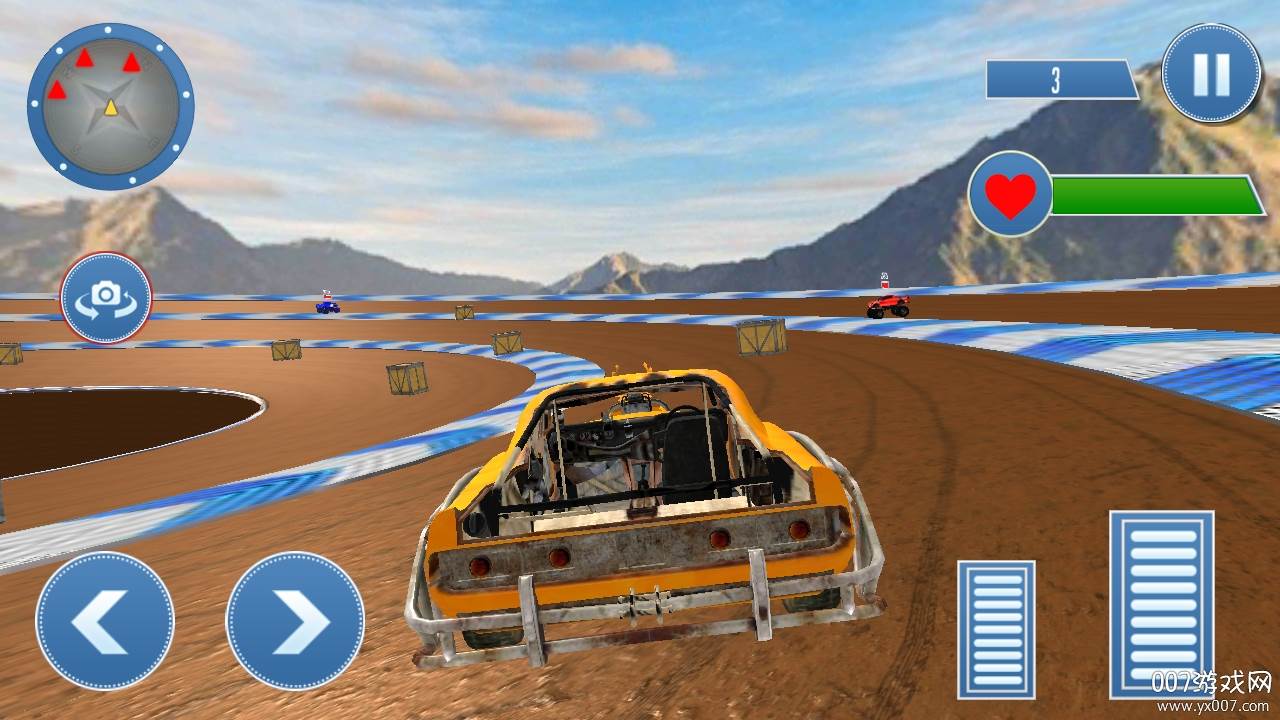Viewport: 1280px width, 720px height.
Task: Steer right with the right arrow button
Action: (295, 620)
